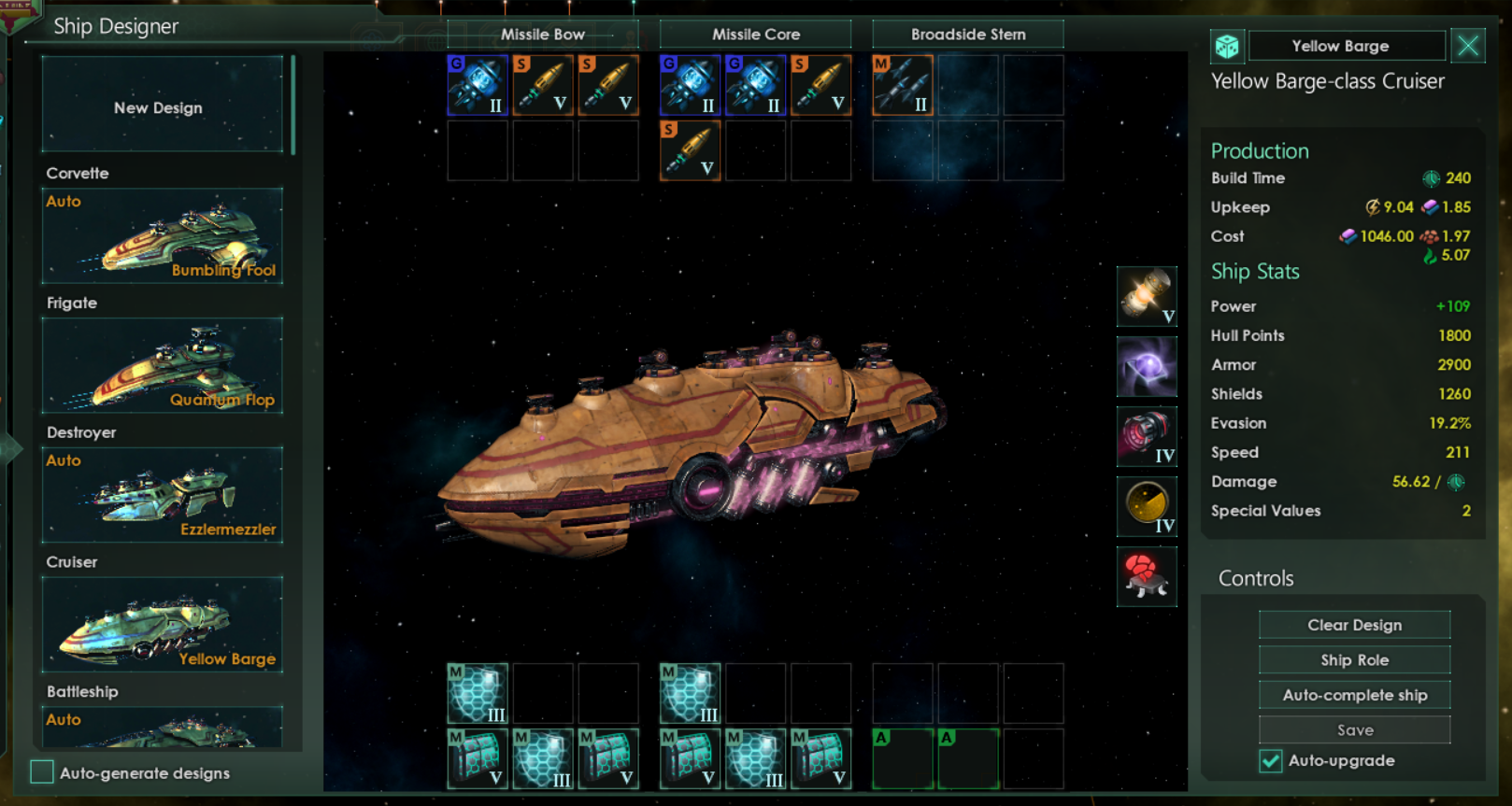Toggle the Auto-upgrade checkbox
Image resolution: width=1512 pixels, height=806 pixels.
(x=1271, y=761)
